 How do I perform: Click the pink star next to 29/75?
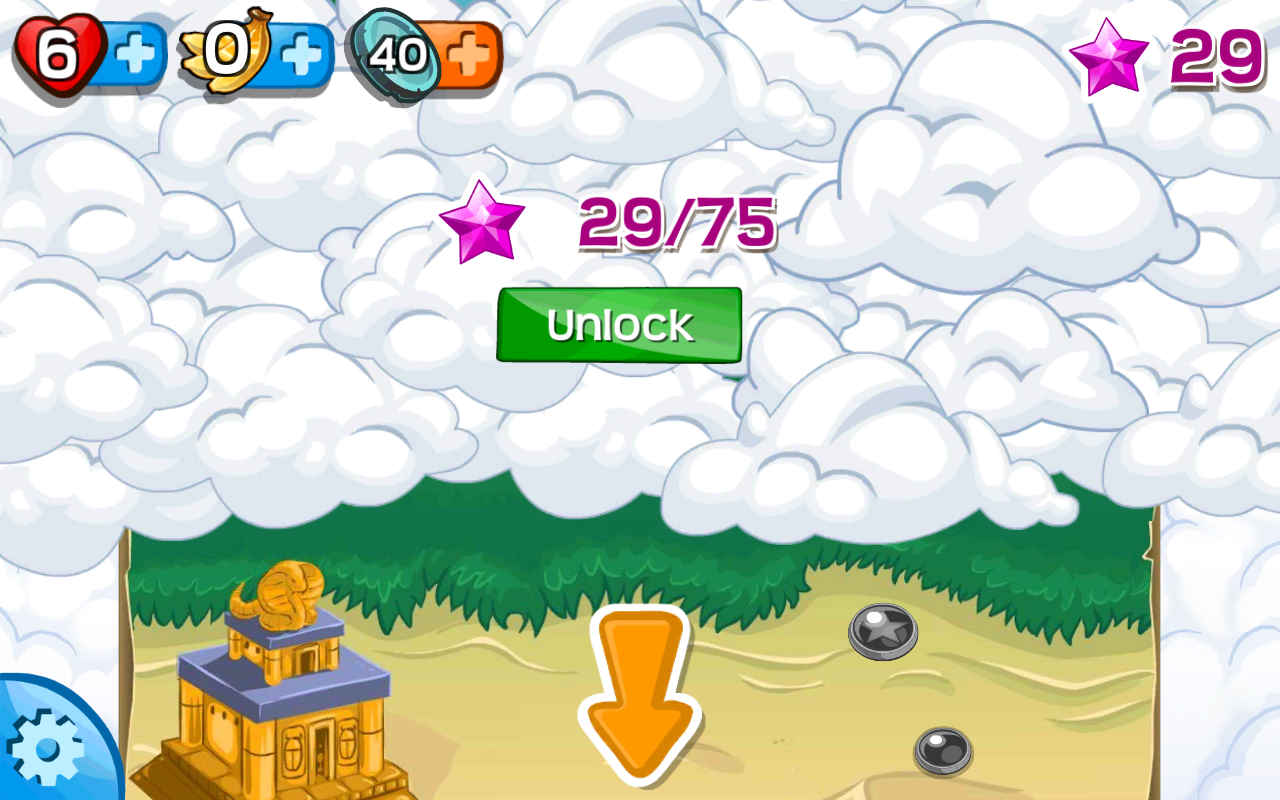pos(482,222)
